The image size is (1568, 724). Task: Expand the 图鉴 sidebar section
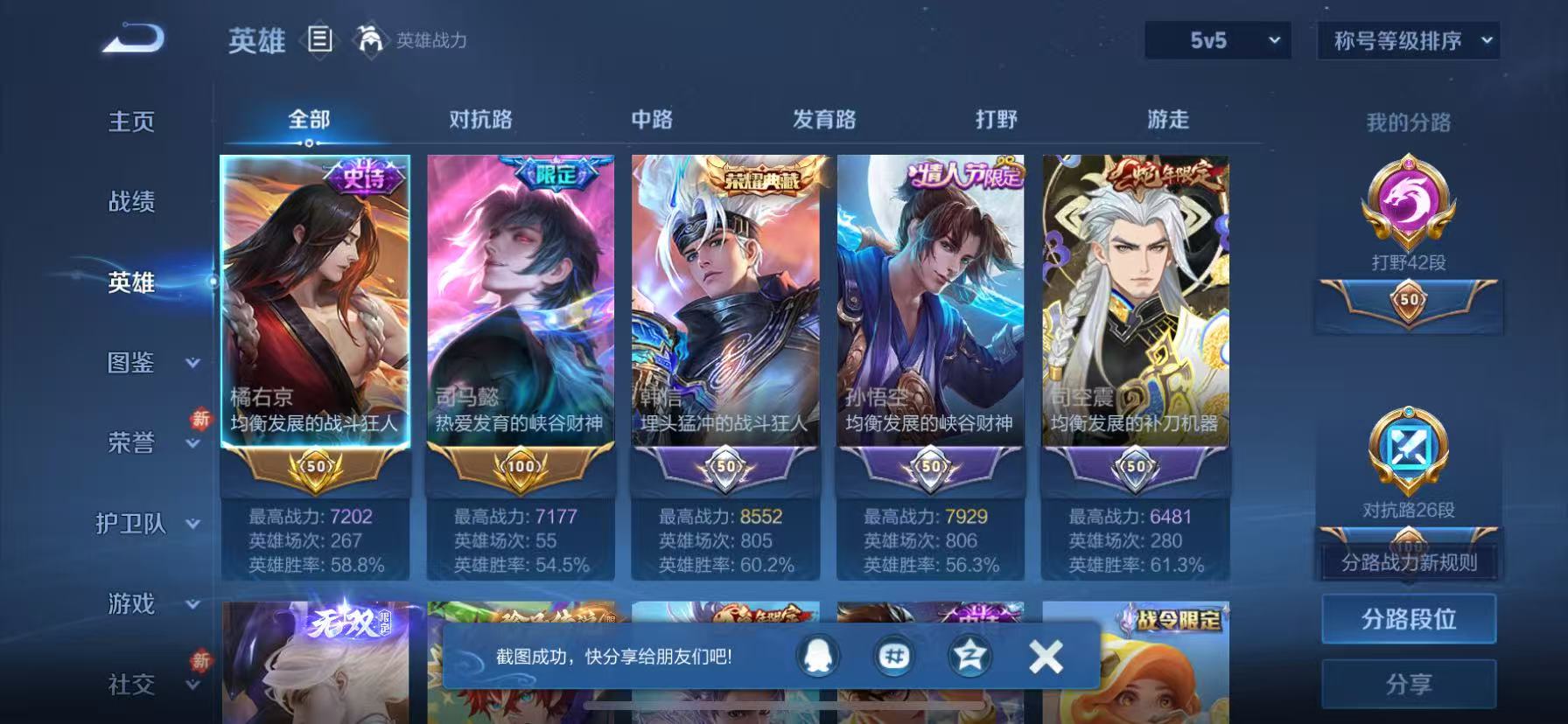tap(131, 364)
